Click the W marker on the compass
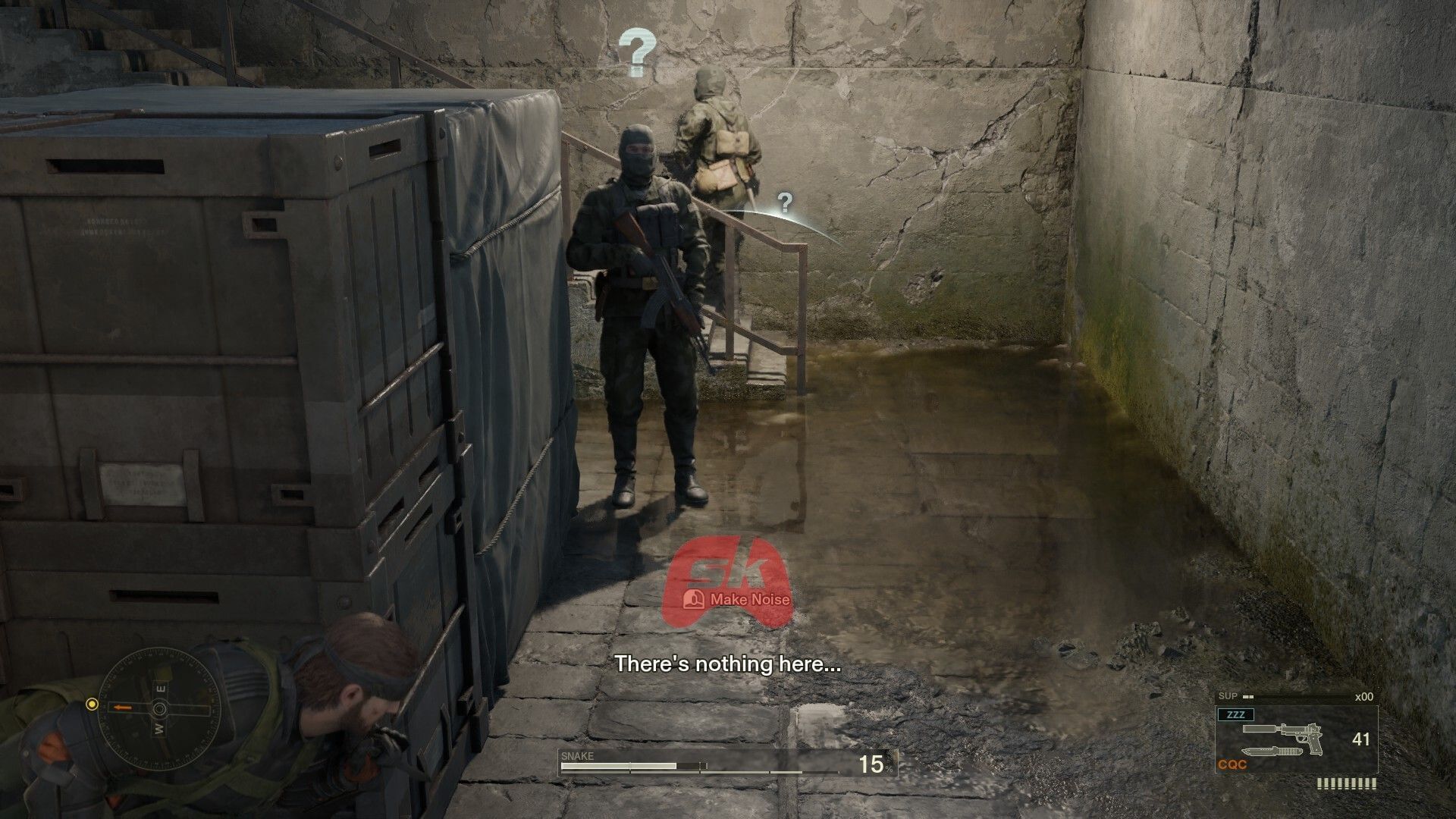The height and width of the screenshot is (819, 1456). point(159,729)
